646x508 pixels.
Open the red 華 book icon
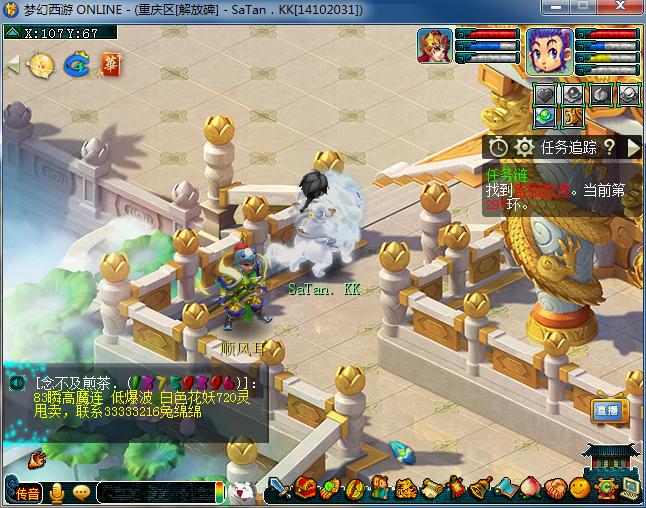109,65
